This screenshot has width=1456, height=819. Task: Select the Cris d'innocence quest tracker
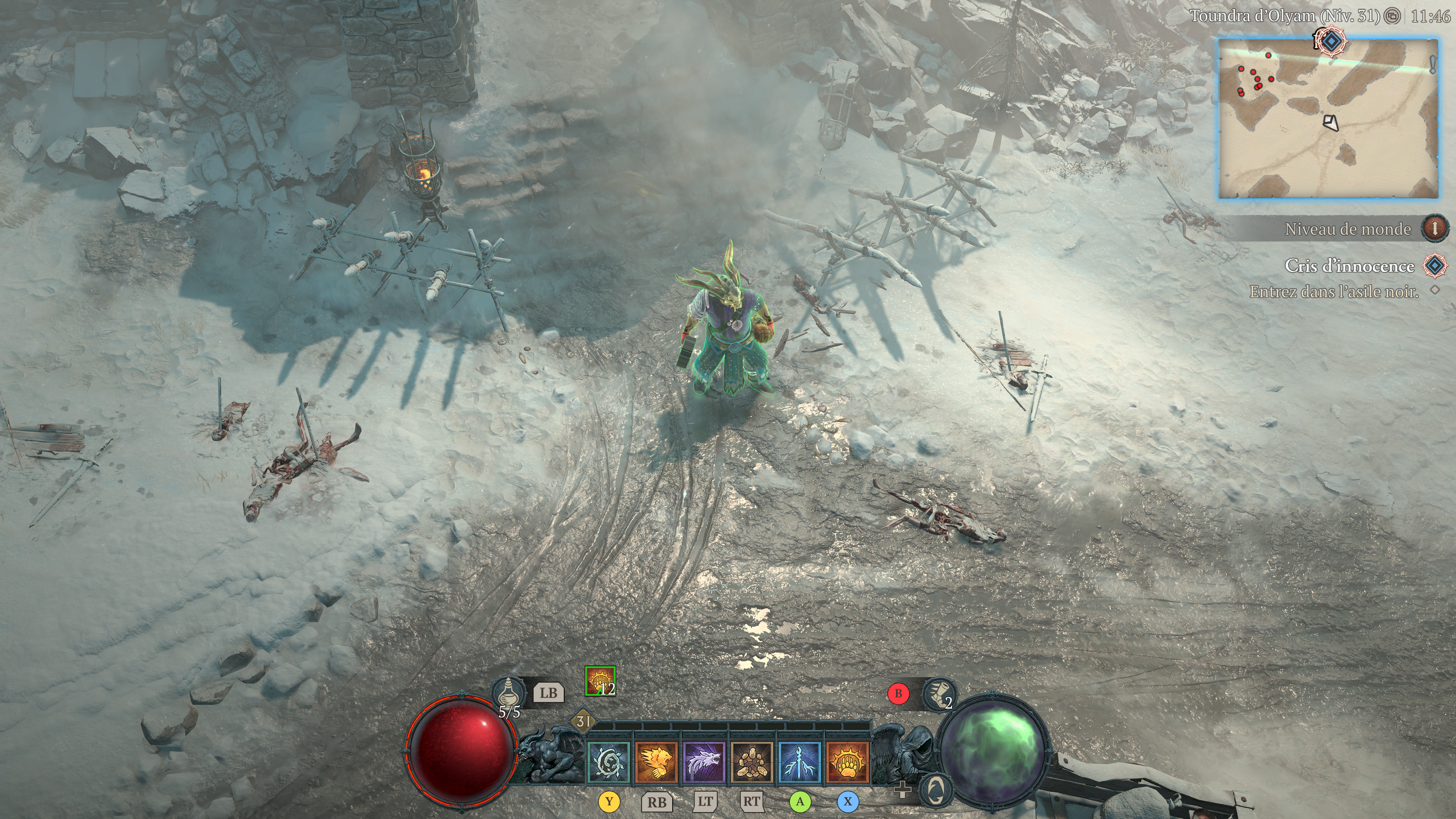pyautogui.click(x=1349, y=266)
